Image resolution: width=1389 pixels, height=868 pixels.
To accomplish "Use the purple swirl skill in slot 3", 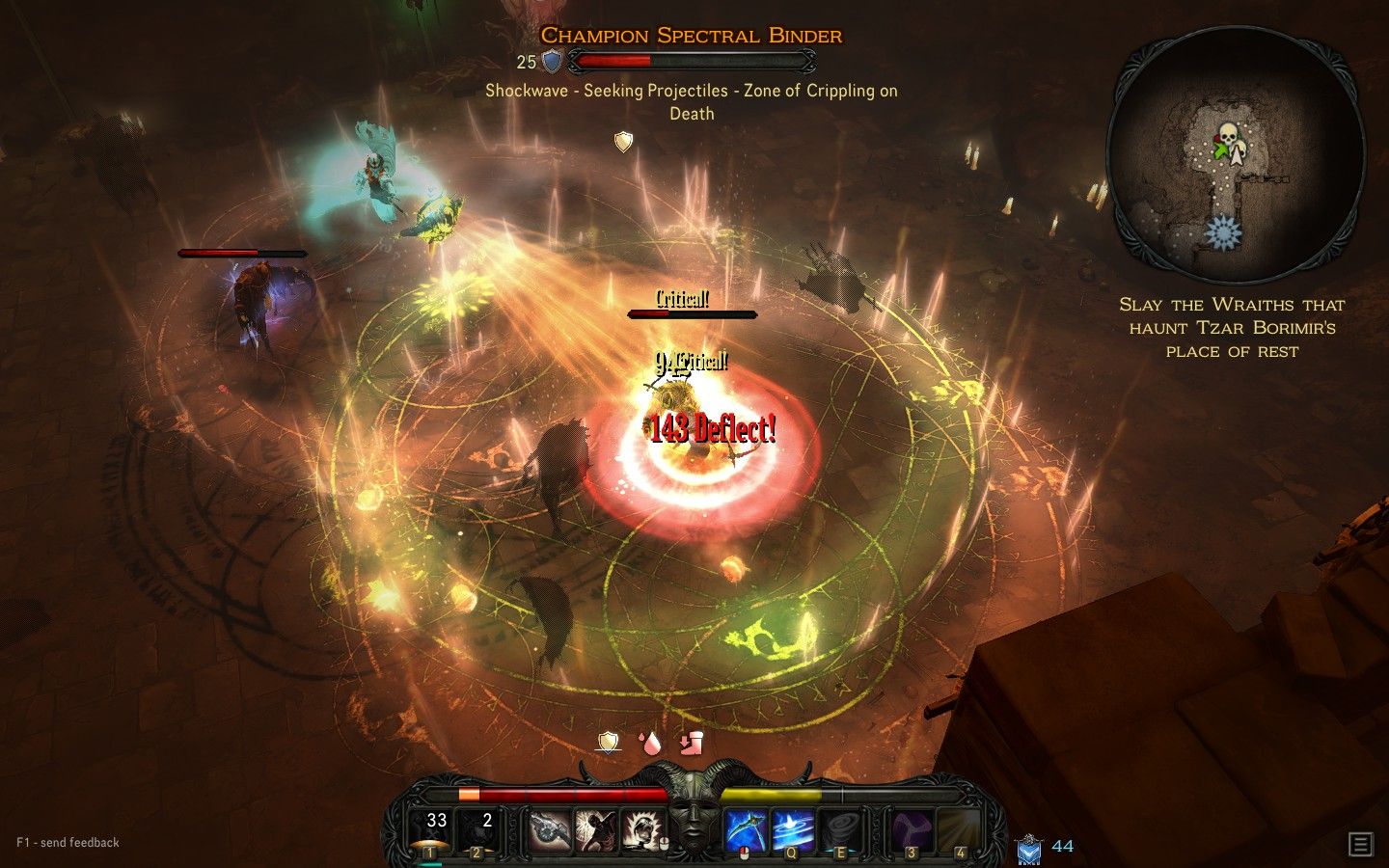I will [910, 830].
